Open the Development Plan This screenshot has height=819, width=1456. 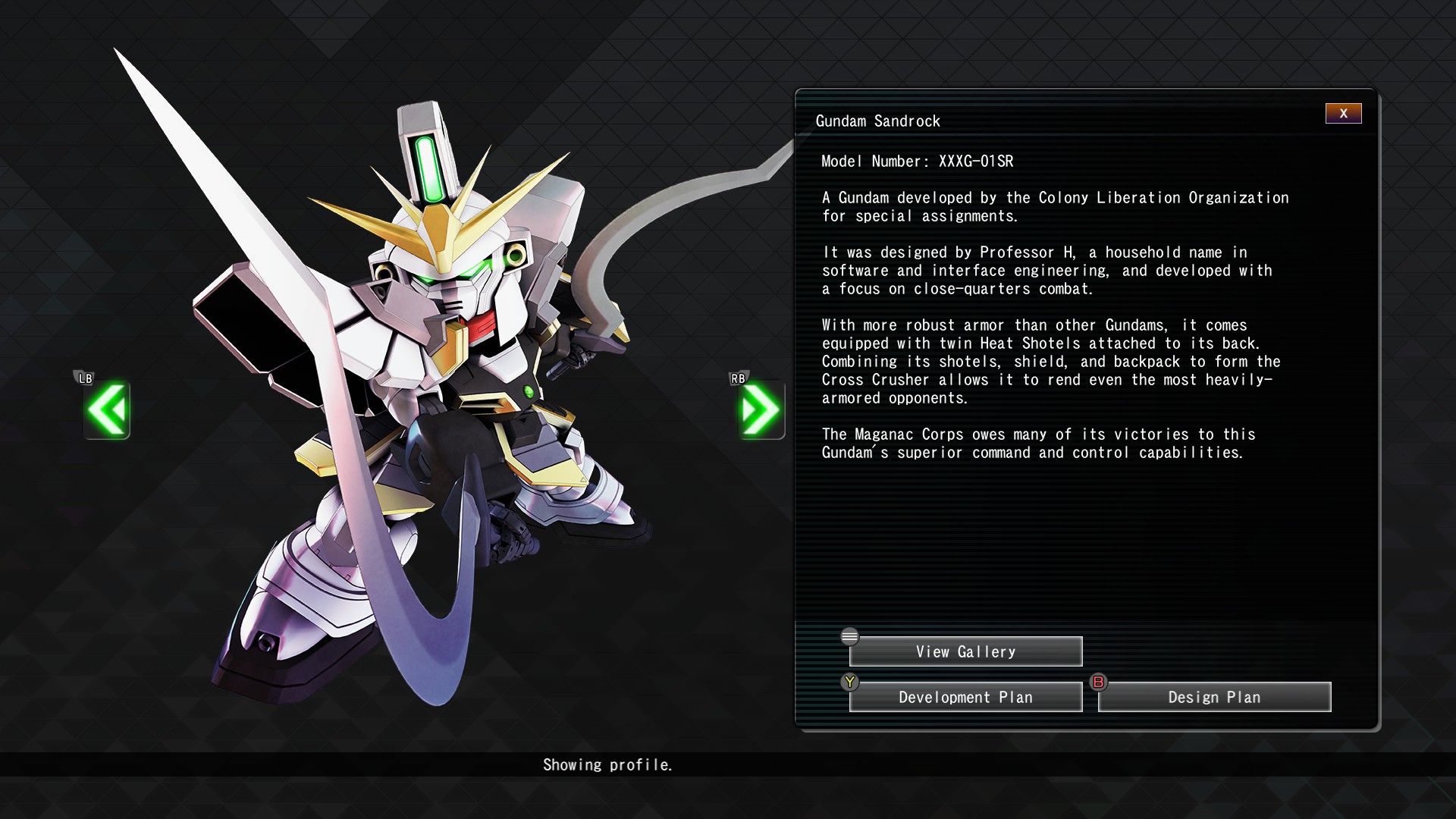[965, 697]
